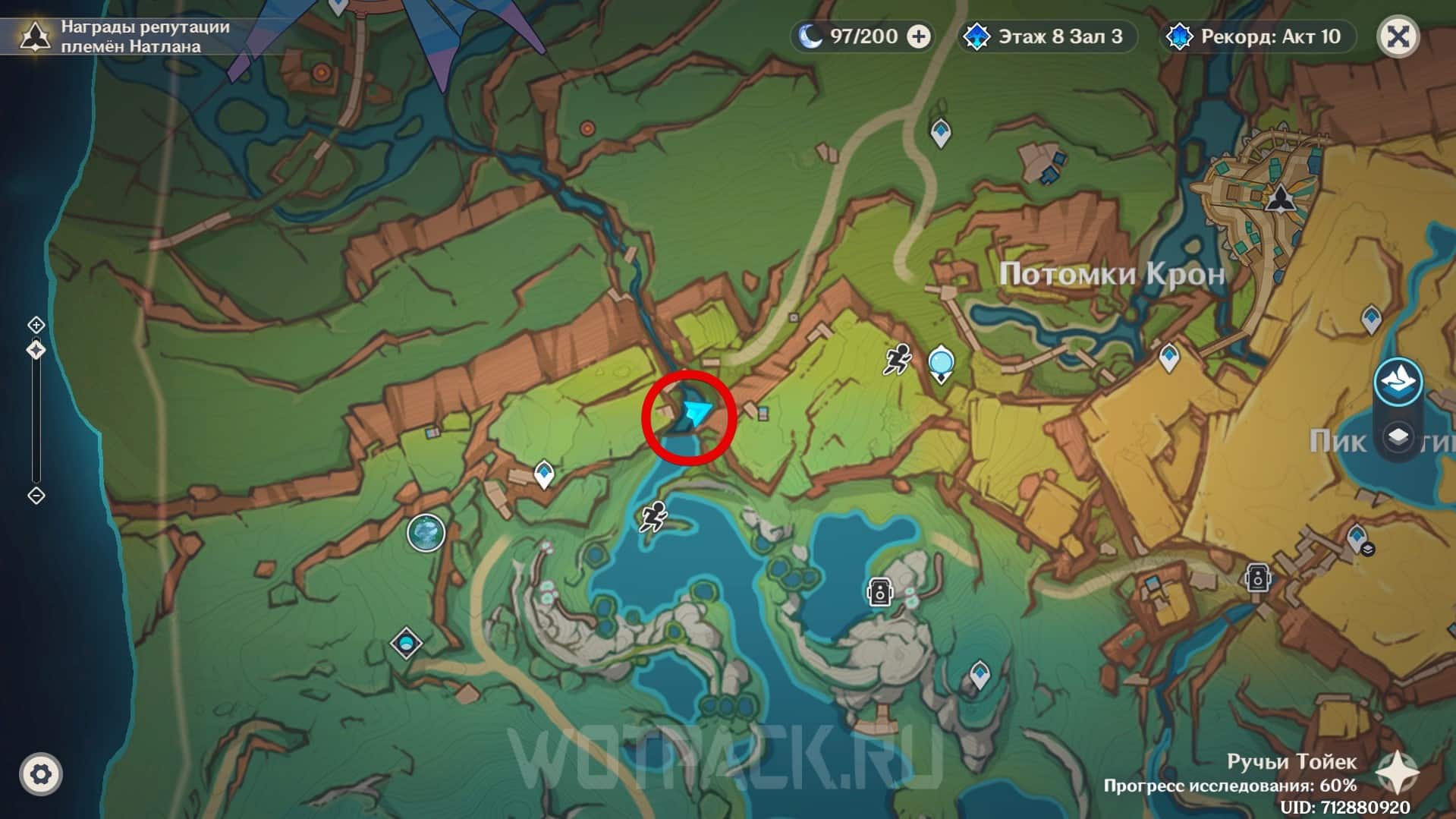The height and width of the screenshot is (819, 1456).
Task: Open the Imaginarium Theater record Act 10
Action: pyautogui.click(x=1257, y=36)
